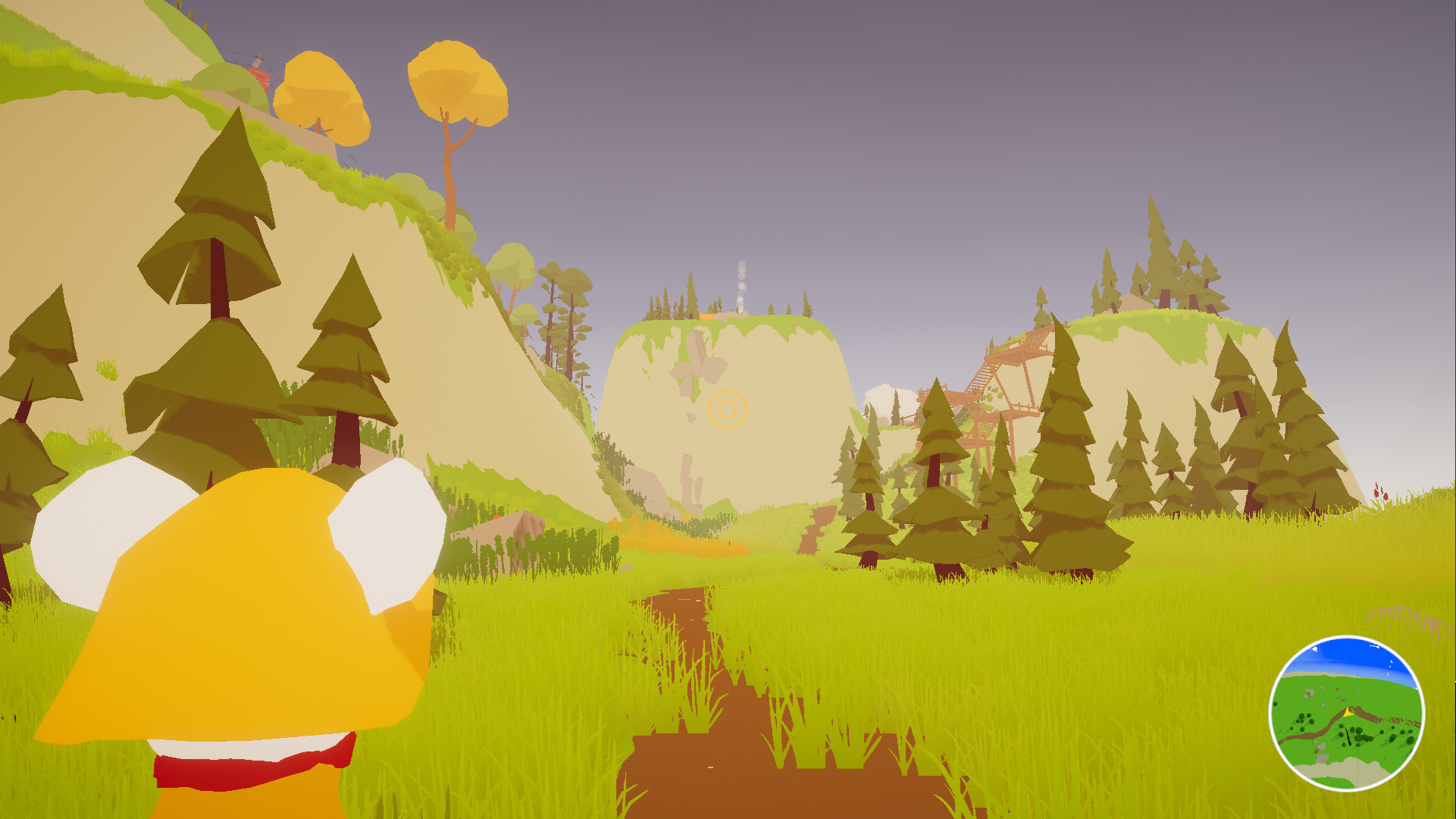Click the red figure on the clifftop trail

[x=261, y=74]
